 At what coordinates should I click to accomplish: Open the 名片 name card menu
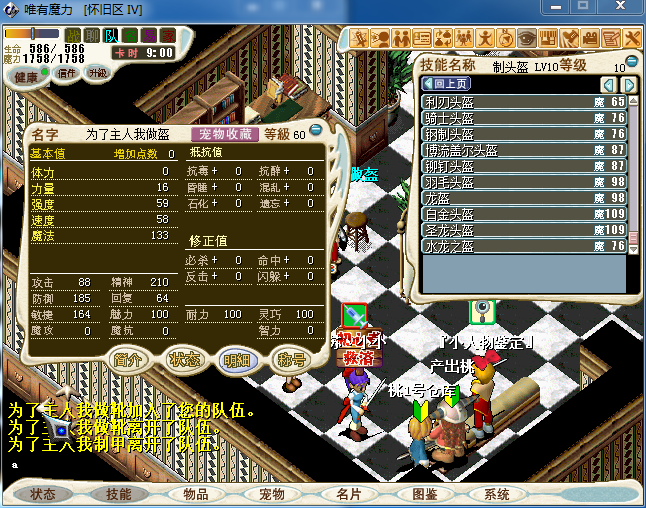click(349, 494)
